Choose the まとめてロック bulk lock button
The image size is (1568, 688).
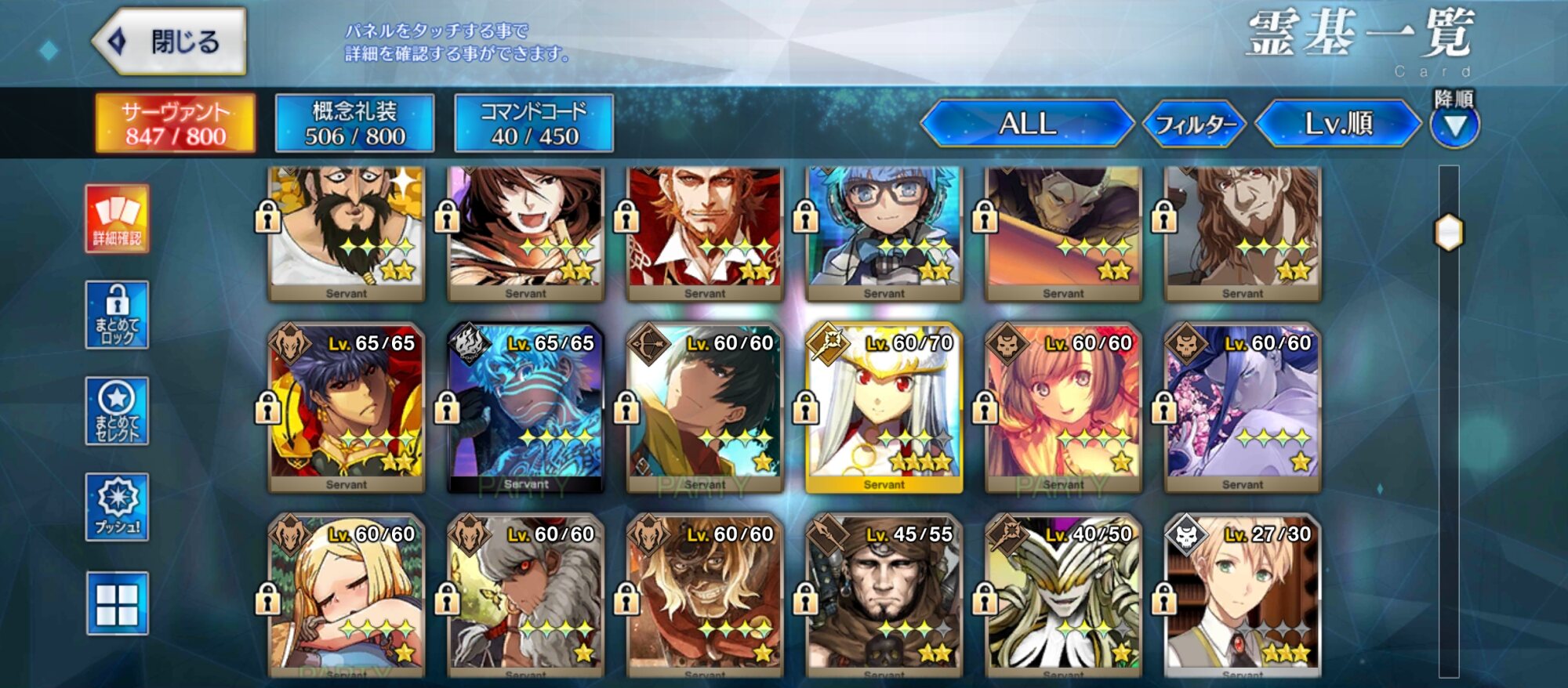tap(117, 314)
